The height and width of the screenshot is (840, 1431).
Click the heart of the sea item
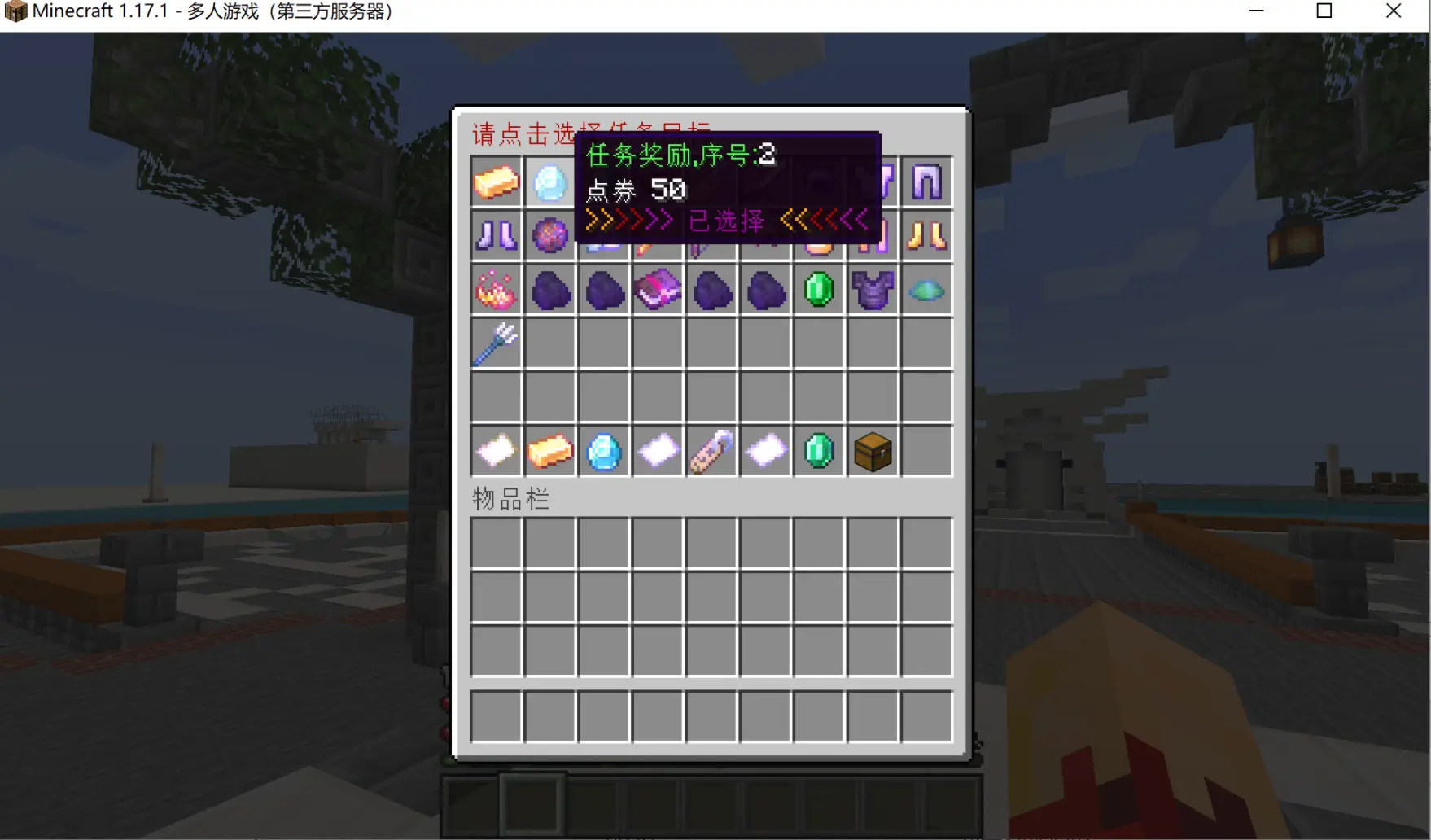(x=927, y=290)
